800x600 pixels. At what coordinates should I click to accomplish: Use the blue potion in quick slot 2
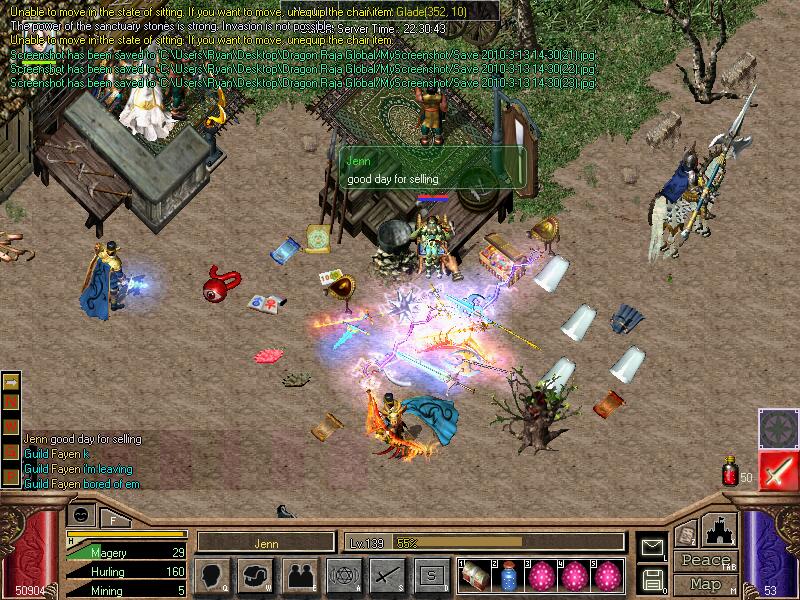pos(509,575)
